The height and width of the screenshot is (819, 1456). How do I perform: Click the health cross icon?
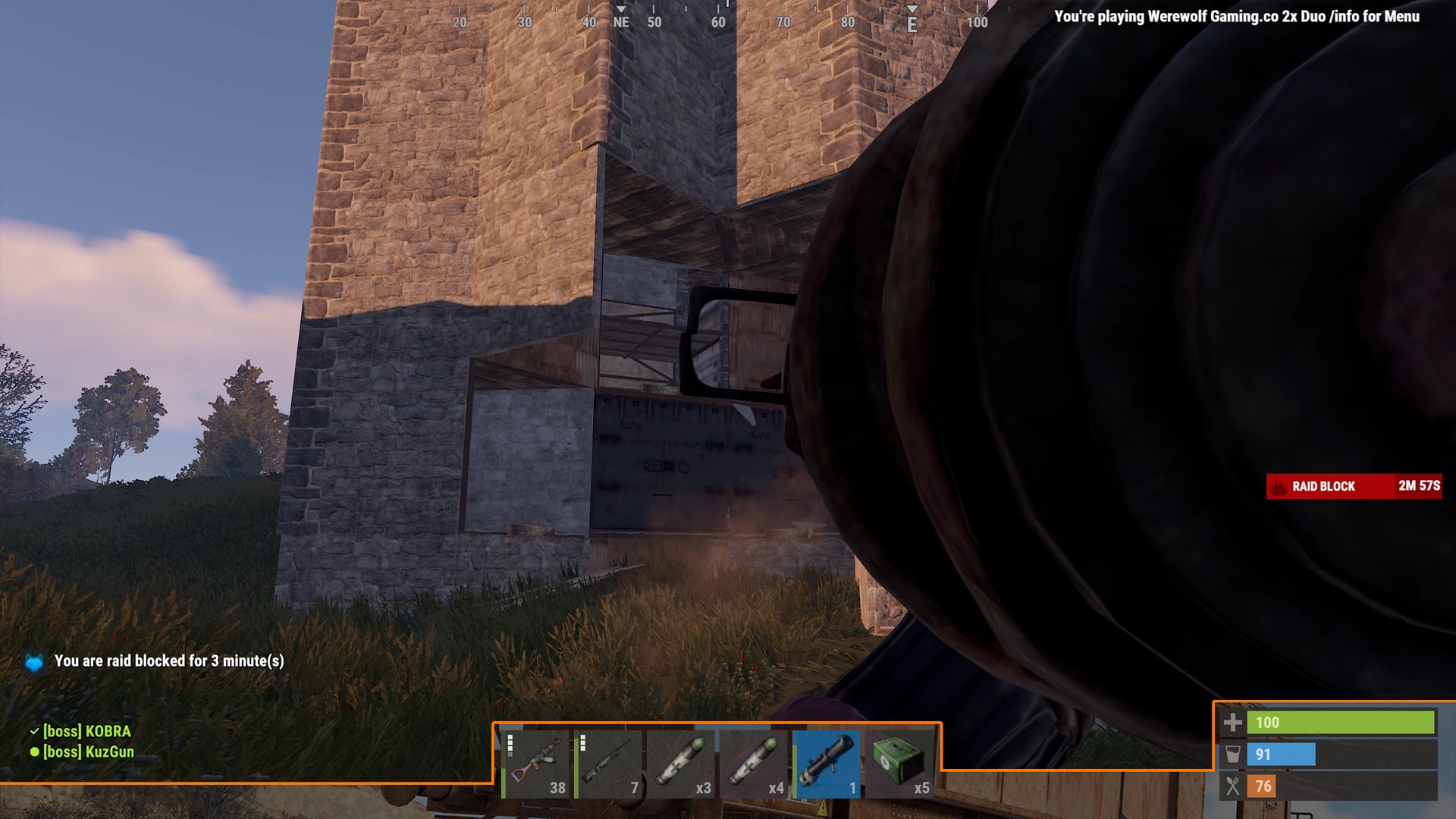[1234, 723]
